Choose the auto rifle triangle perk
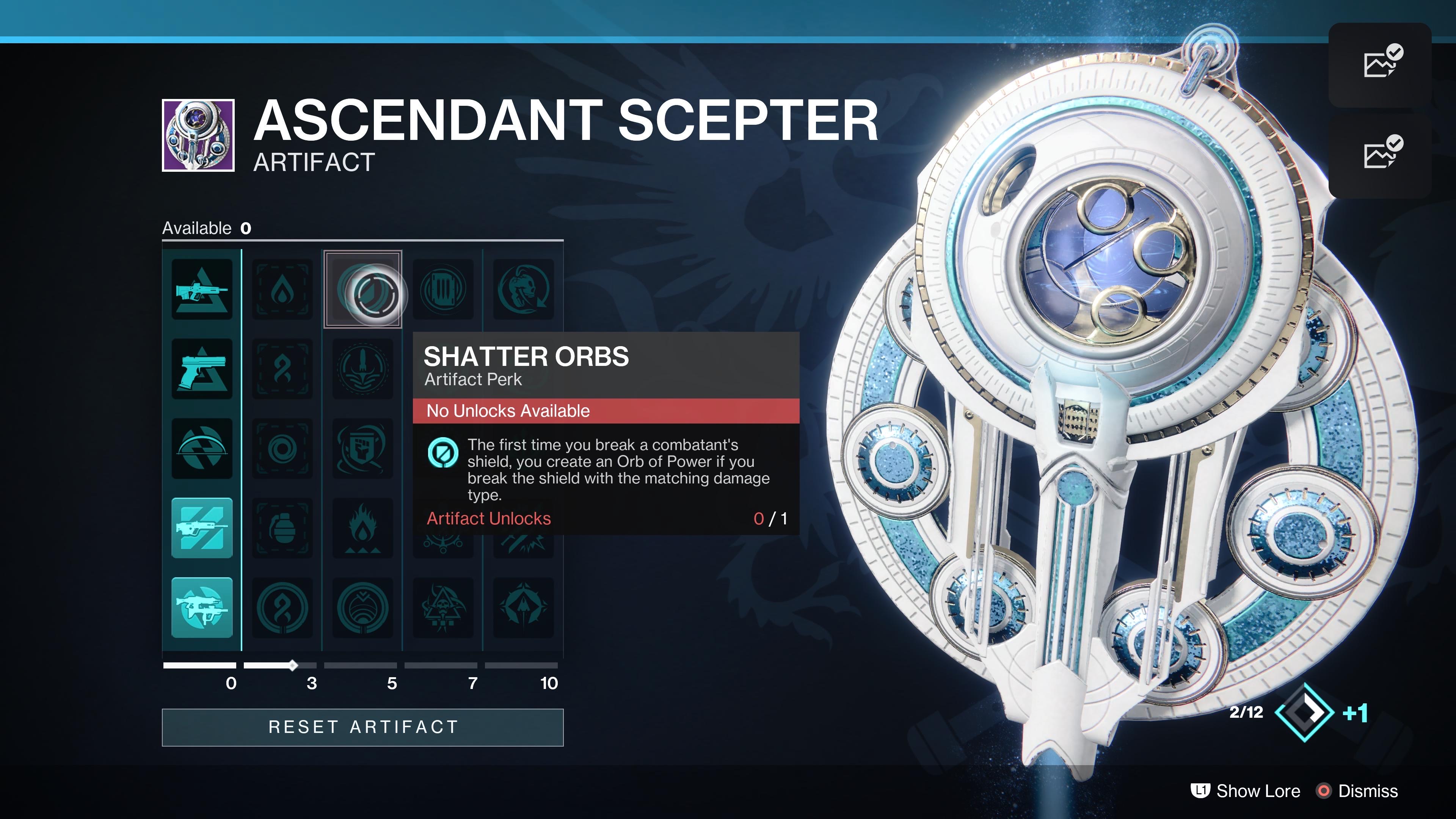The height and width of the screenshot is (819, 1456). tap(202, 289)
